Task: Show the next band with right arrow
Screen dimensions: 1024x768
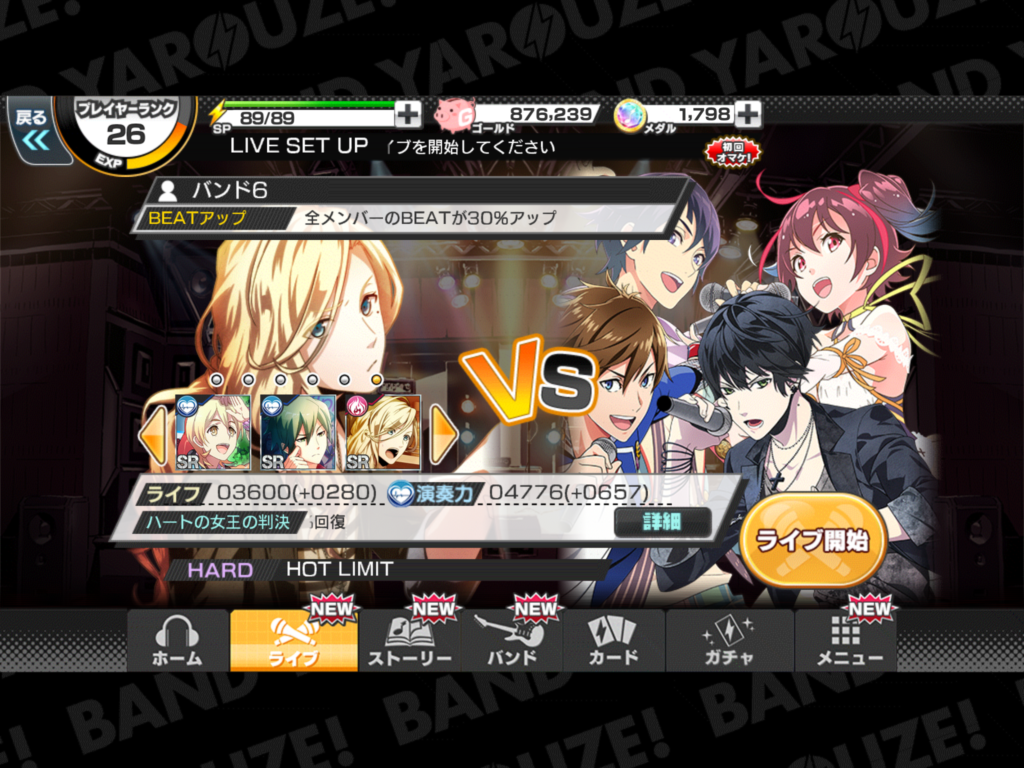Action: [443, 433]
